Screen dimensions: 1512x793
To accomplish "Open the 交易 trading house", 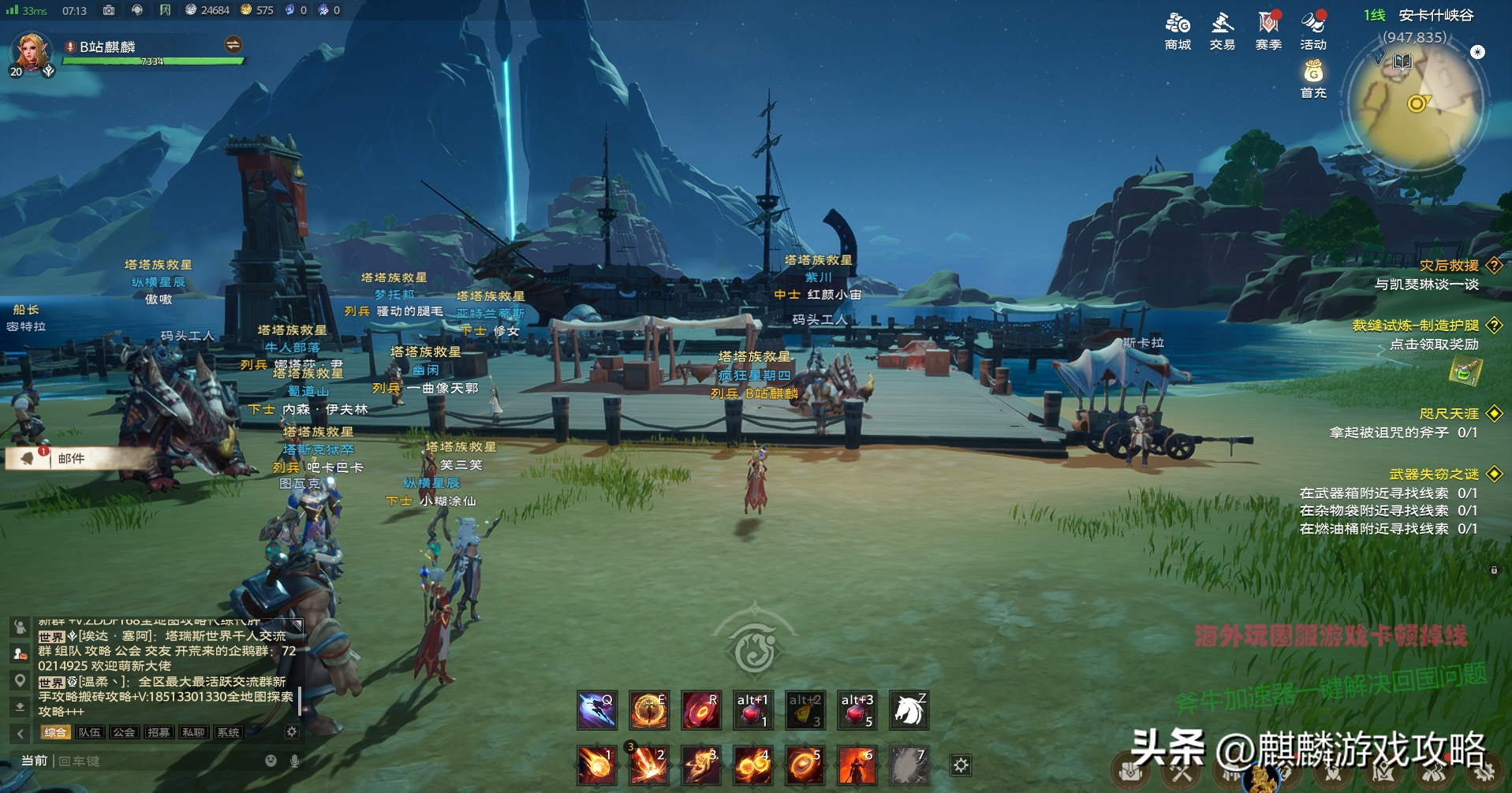I will 1222,31.
